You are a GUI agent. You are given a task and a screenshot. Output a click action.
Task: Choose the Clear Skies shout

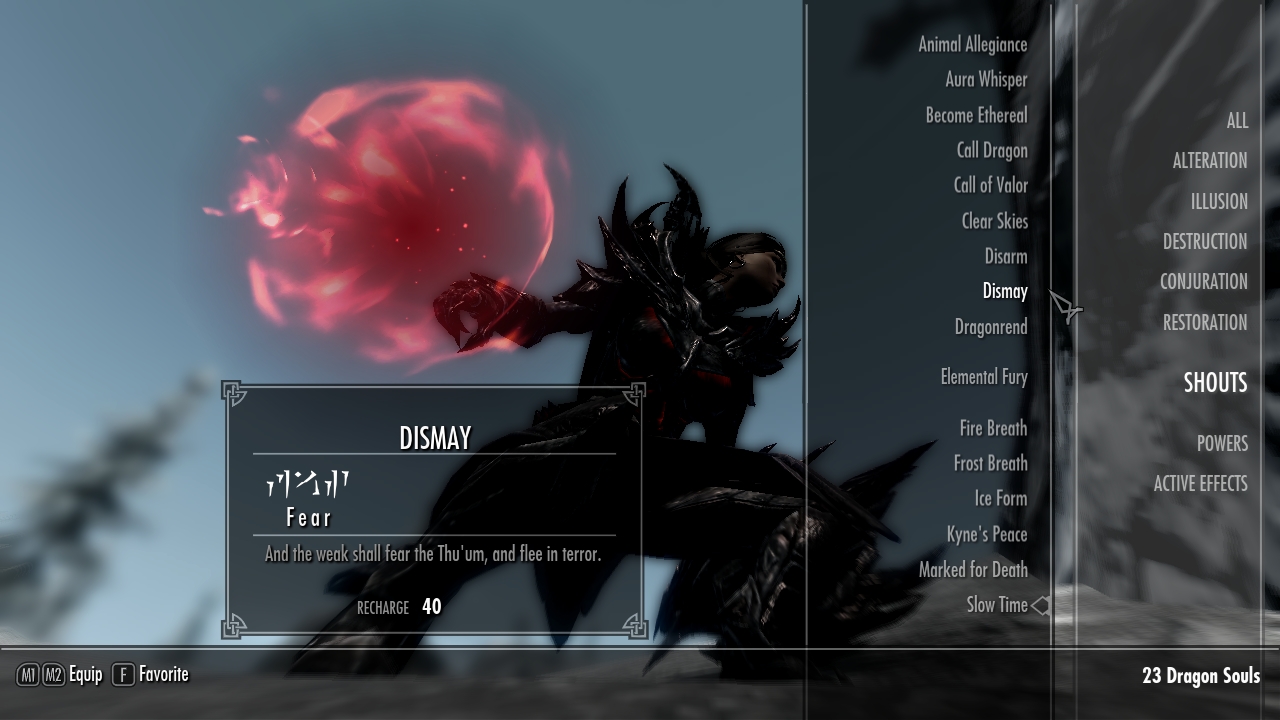(x=994, y=222)
